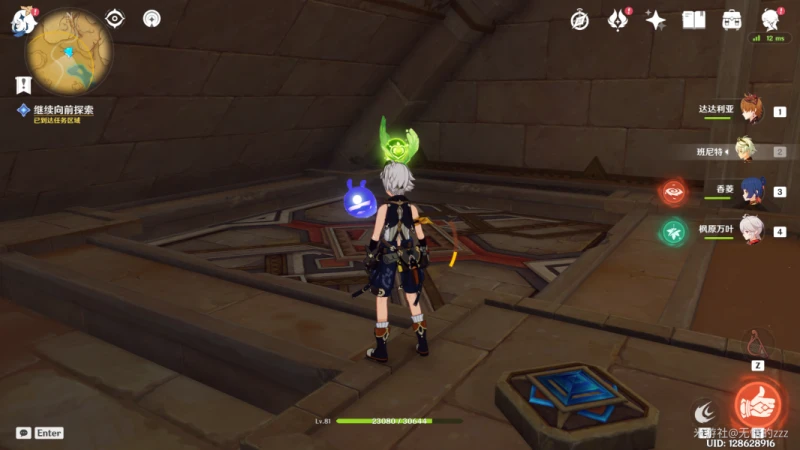Switch to party member 香菱
Screen dimensions: 800x450
(750, 190)
